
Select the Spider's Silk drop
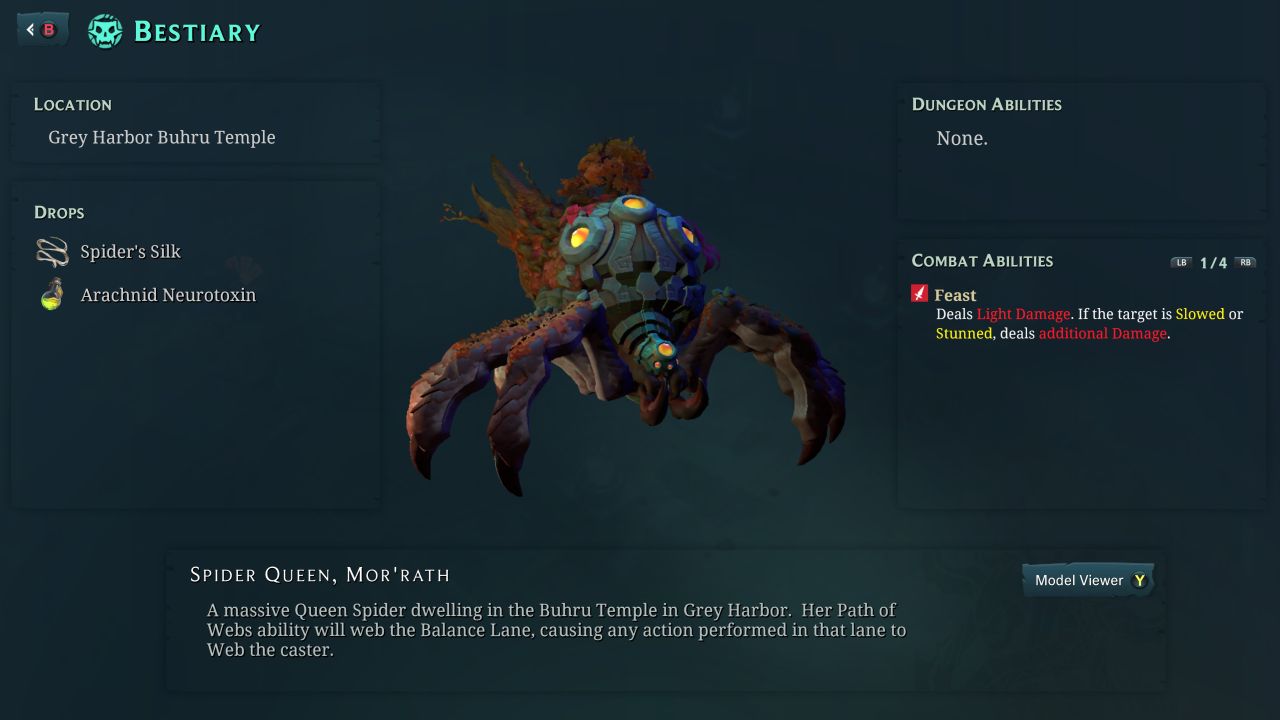[x=130, y=252]
